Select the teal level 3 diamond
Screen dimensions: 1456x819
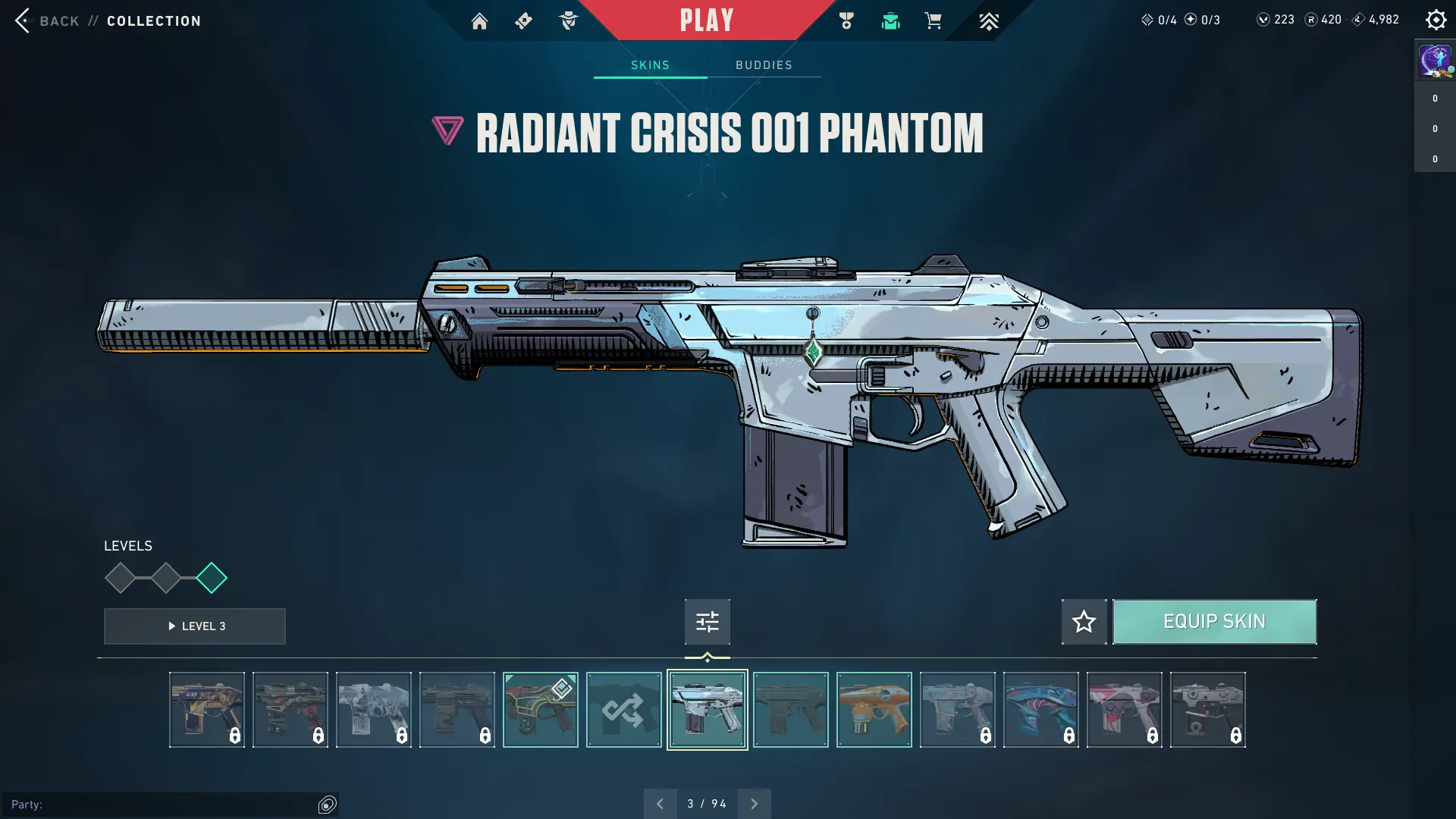[211, 578]
